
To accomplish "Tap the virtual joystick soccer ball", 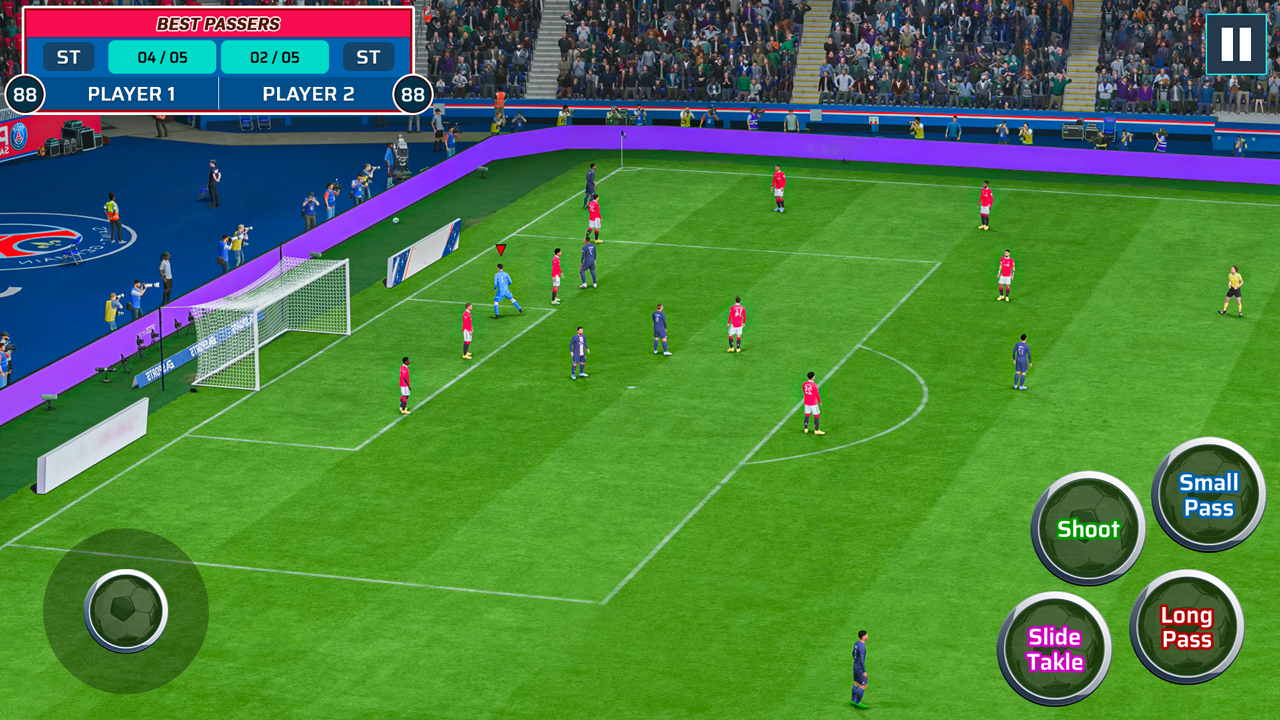I will [128, 612].
